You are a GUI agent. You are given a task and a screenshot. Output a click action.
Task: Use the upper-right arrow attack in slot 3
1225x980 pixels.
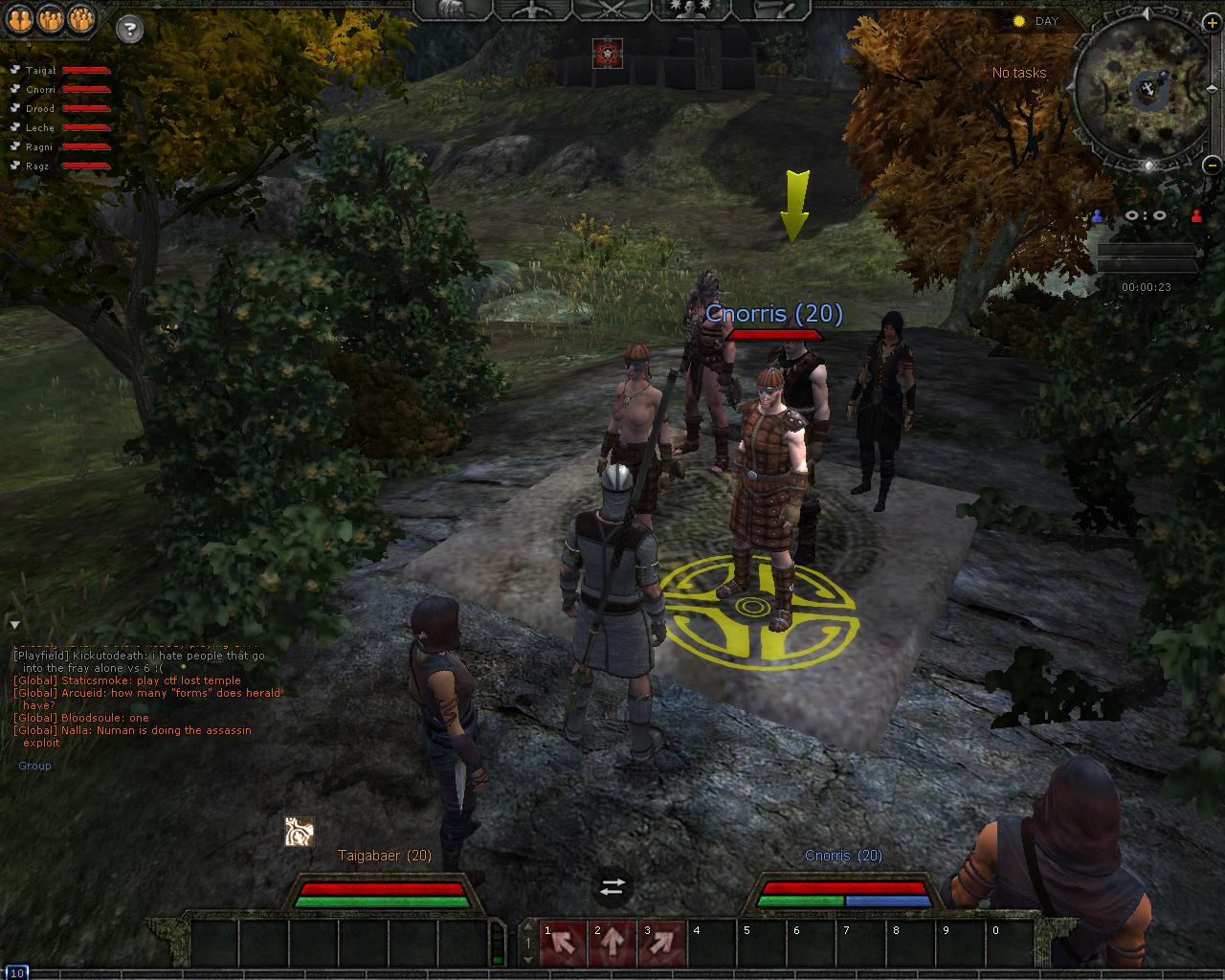[662, 944]
